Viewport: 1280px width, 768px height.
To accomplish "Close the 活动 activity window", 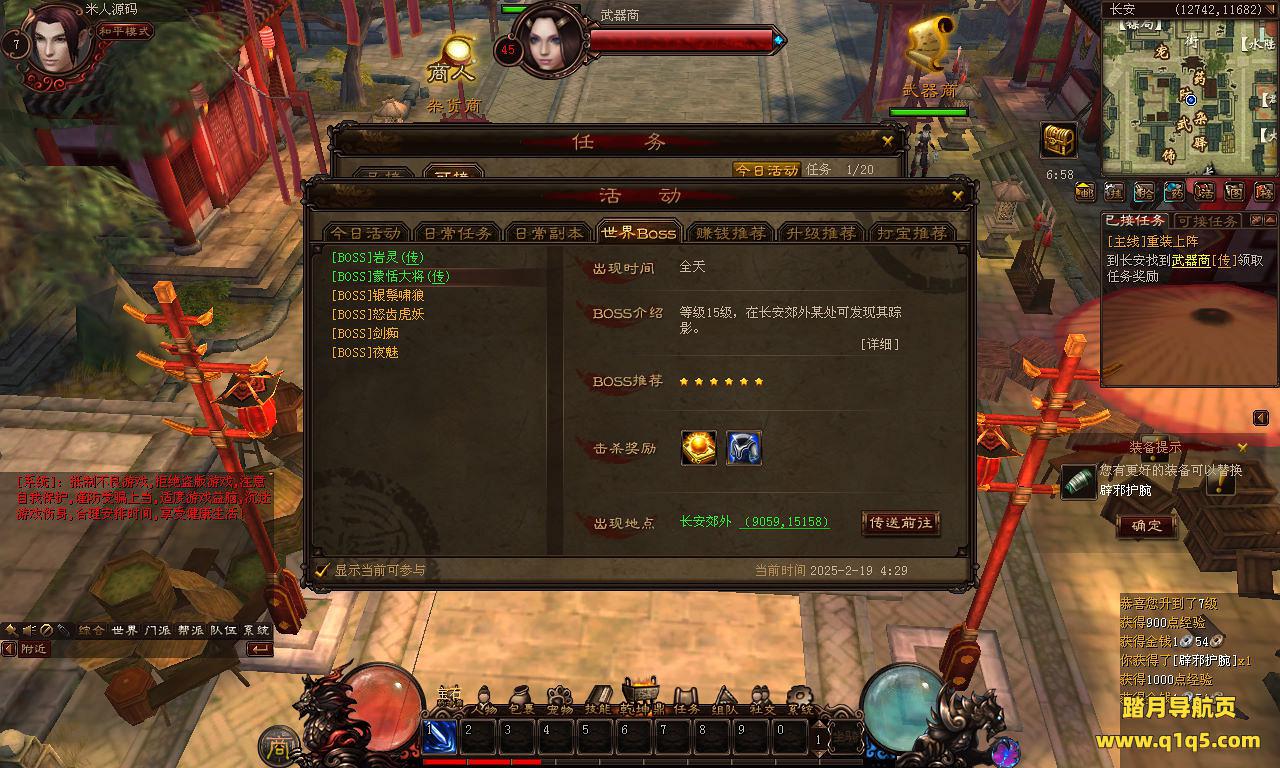I will pyautogui.click(x=958, y=196).
